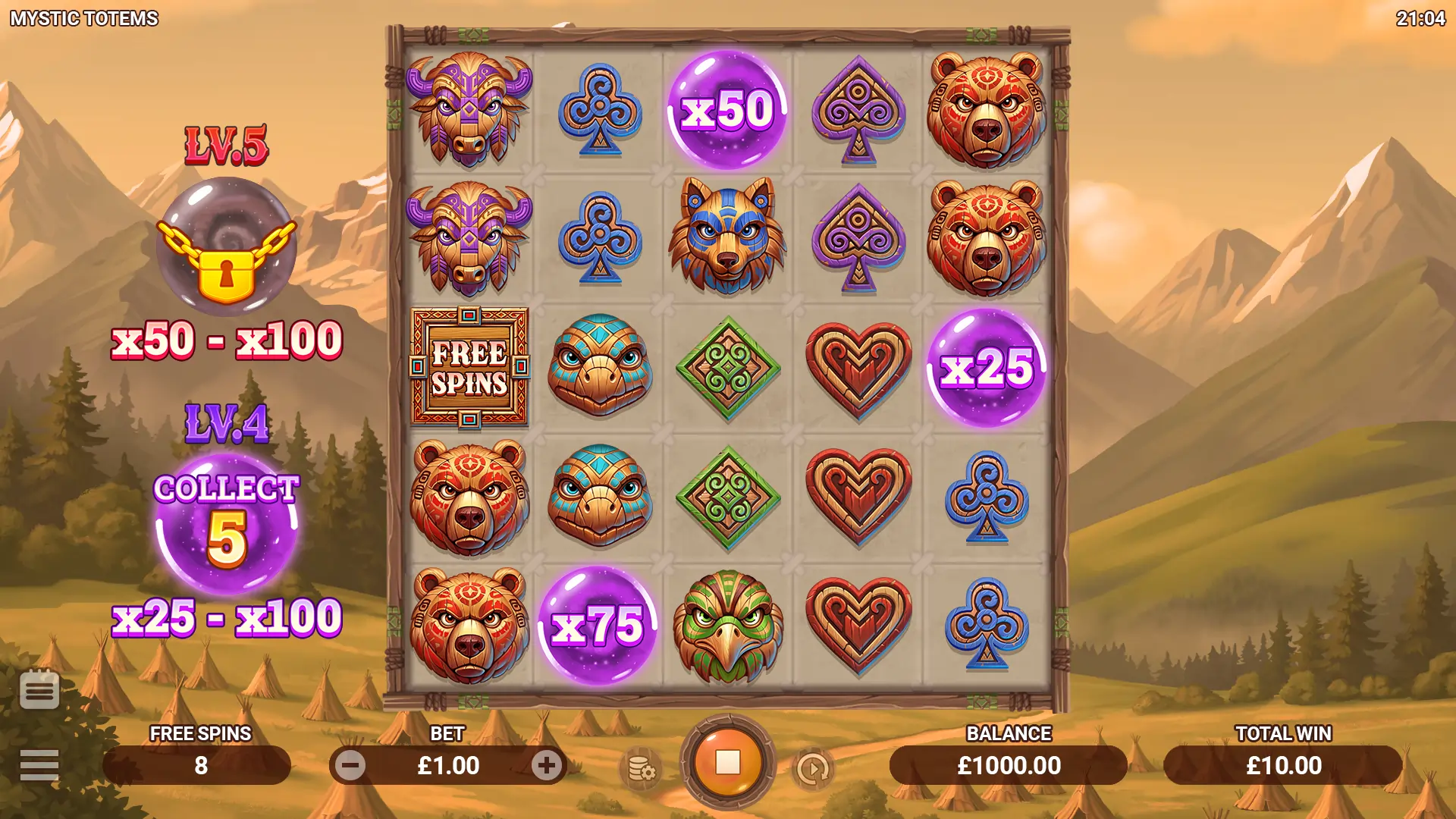Toggle the autoplay circular arrow button
The height and width of the screenshot is (819, 1456).
point(813,769)
